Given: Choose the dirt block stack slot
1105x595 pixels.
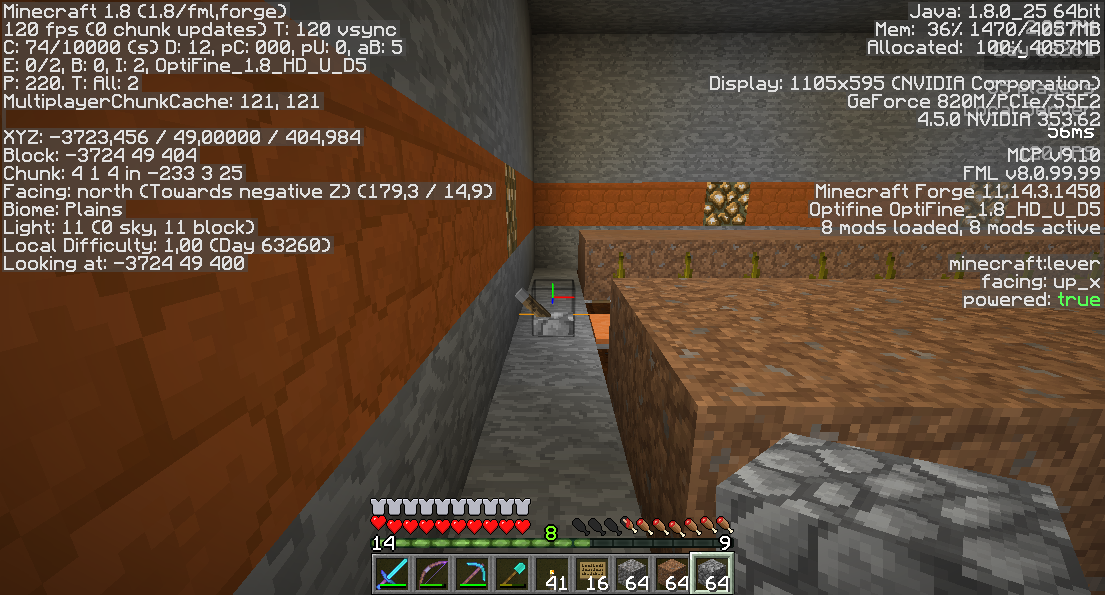Looking at the screenshot, I should 672,574.
